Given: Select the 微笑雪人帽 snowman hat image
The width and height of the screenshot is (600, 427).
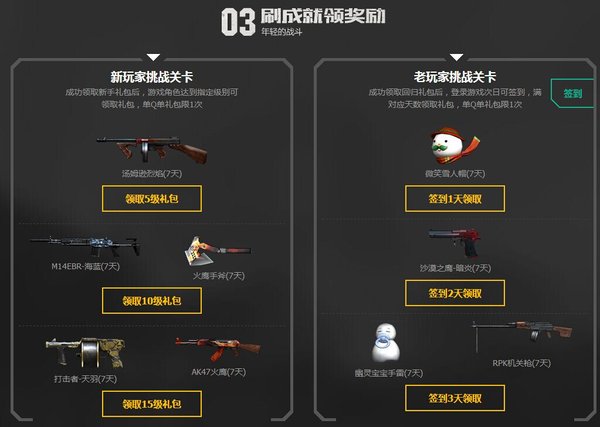Looking at the screenshot, I should [x=454, y=145].
